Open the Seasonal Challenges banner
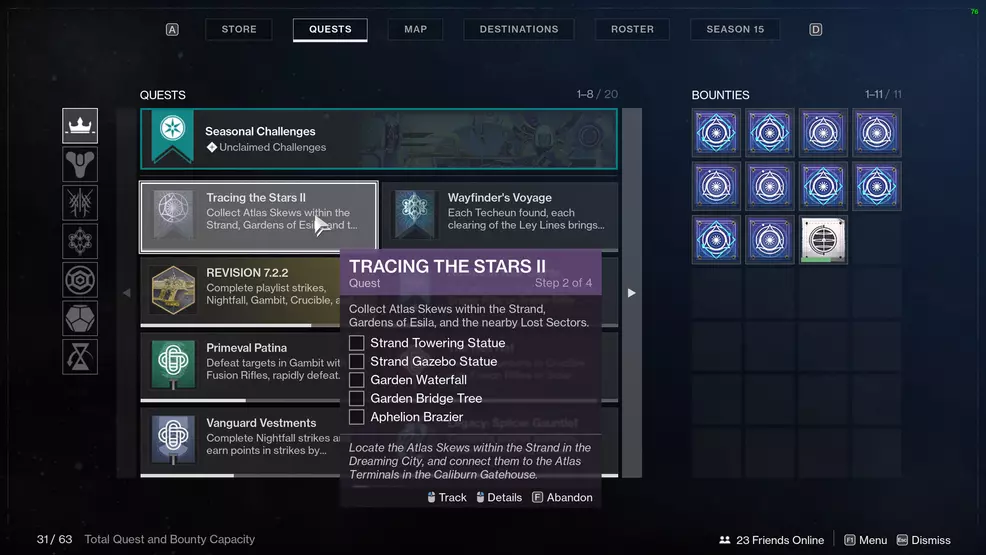The image size is (986, 555). (378, 139)
